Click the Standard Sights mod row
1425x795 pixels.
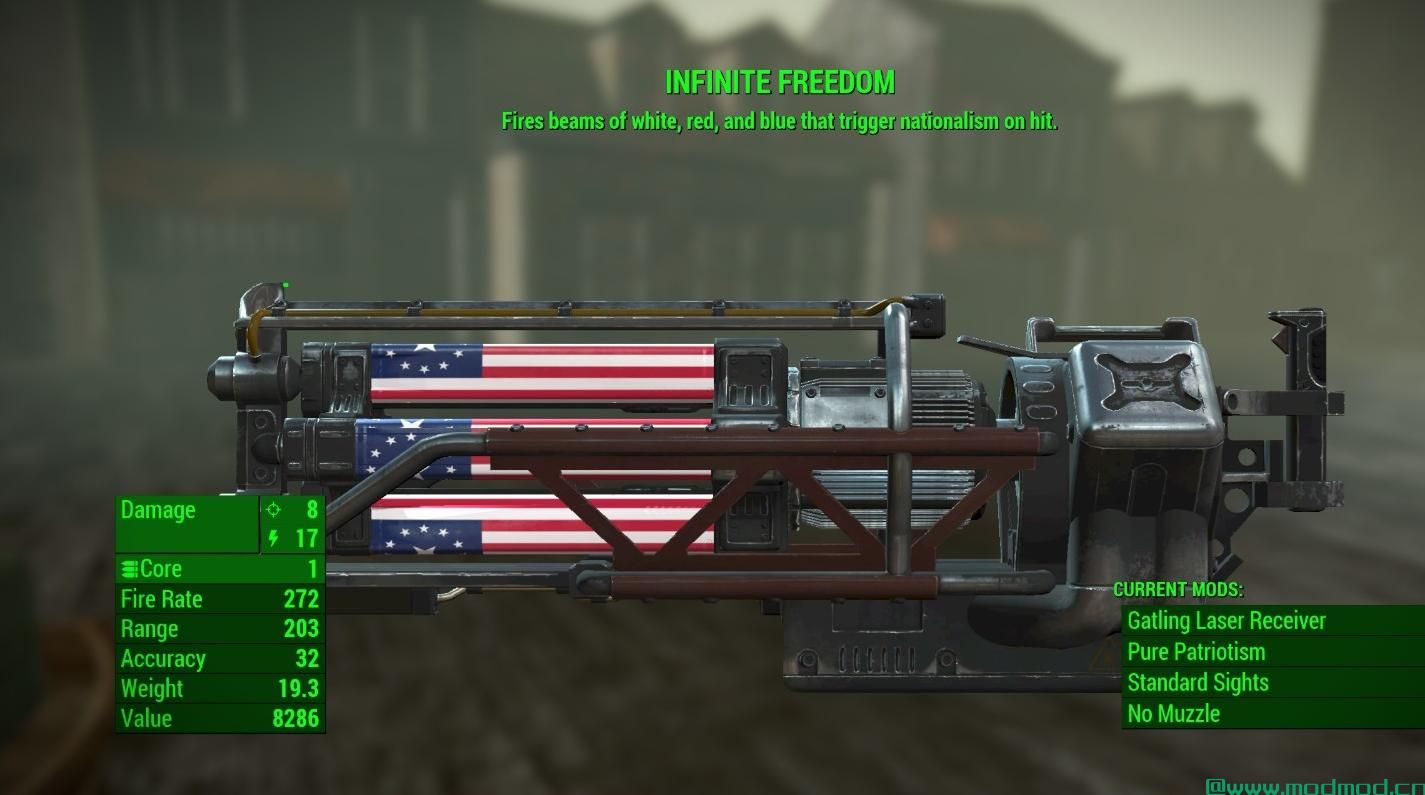pyautogui.click(x=1198, y=683)
